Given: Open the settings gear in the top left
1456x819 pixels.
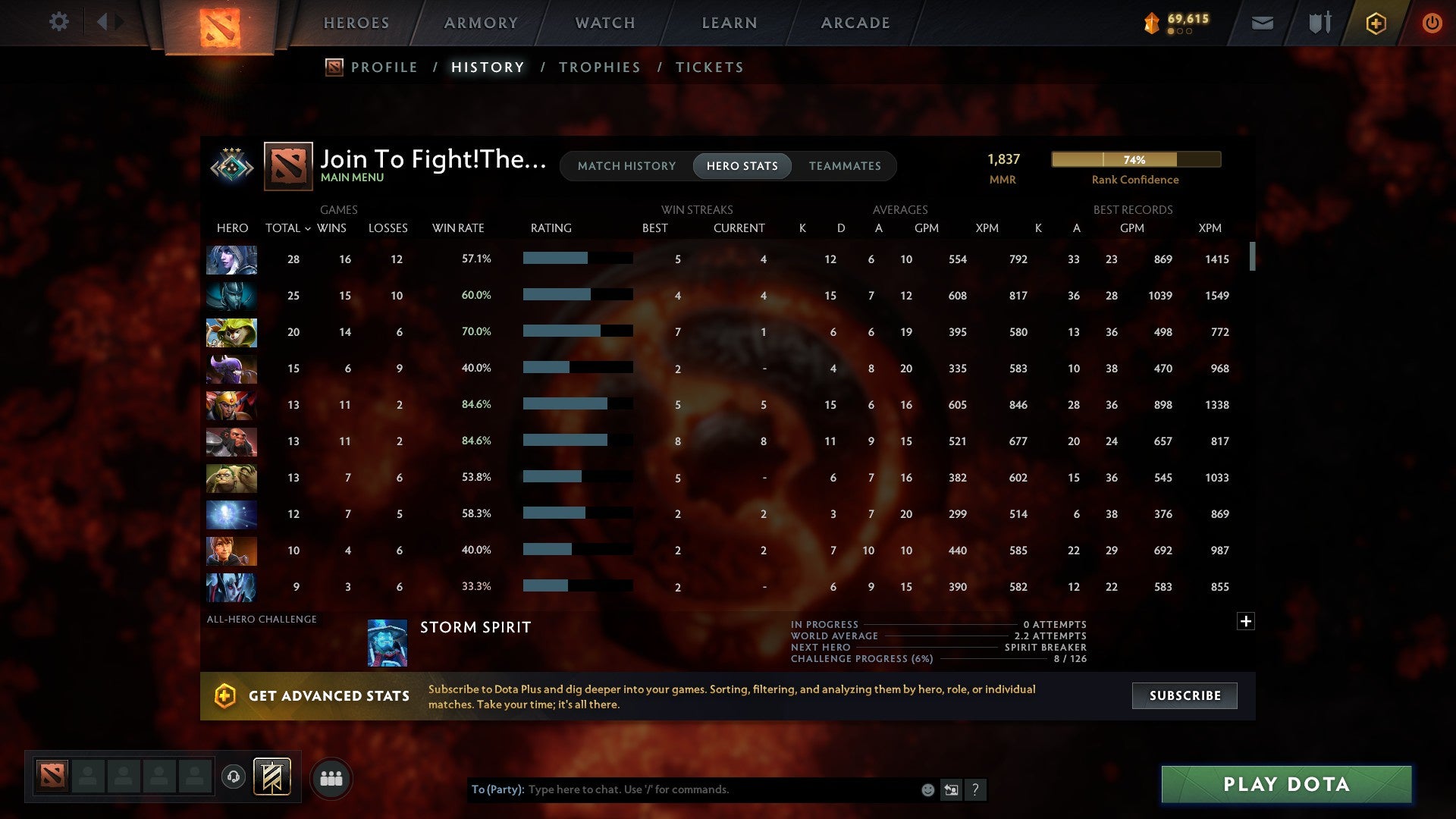Looking at the screenshot, I should (x=59, y=22).
